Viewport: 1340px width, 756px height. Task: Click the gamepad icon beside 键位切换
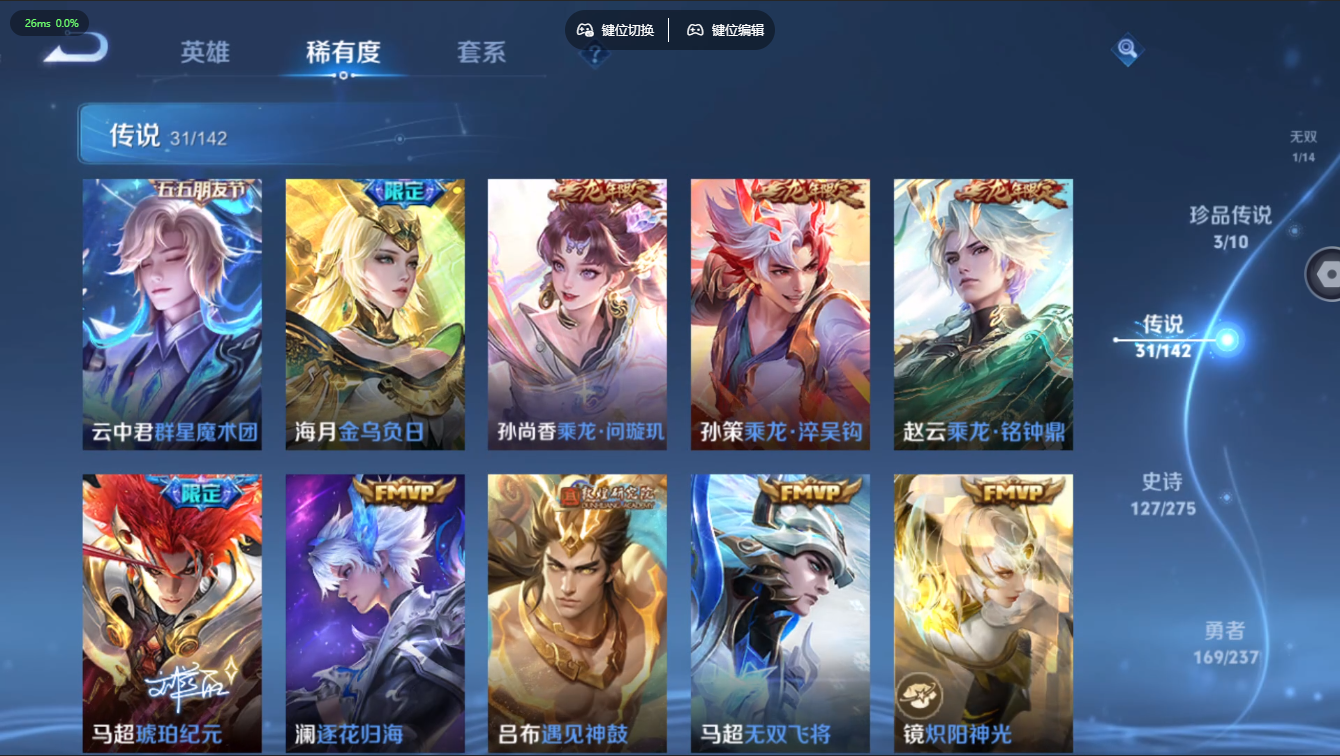tap(584, 30)
